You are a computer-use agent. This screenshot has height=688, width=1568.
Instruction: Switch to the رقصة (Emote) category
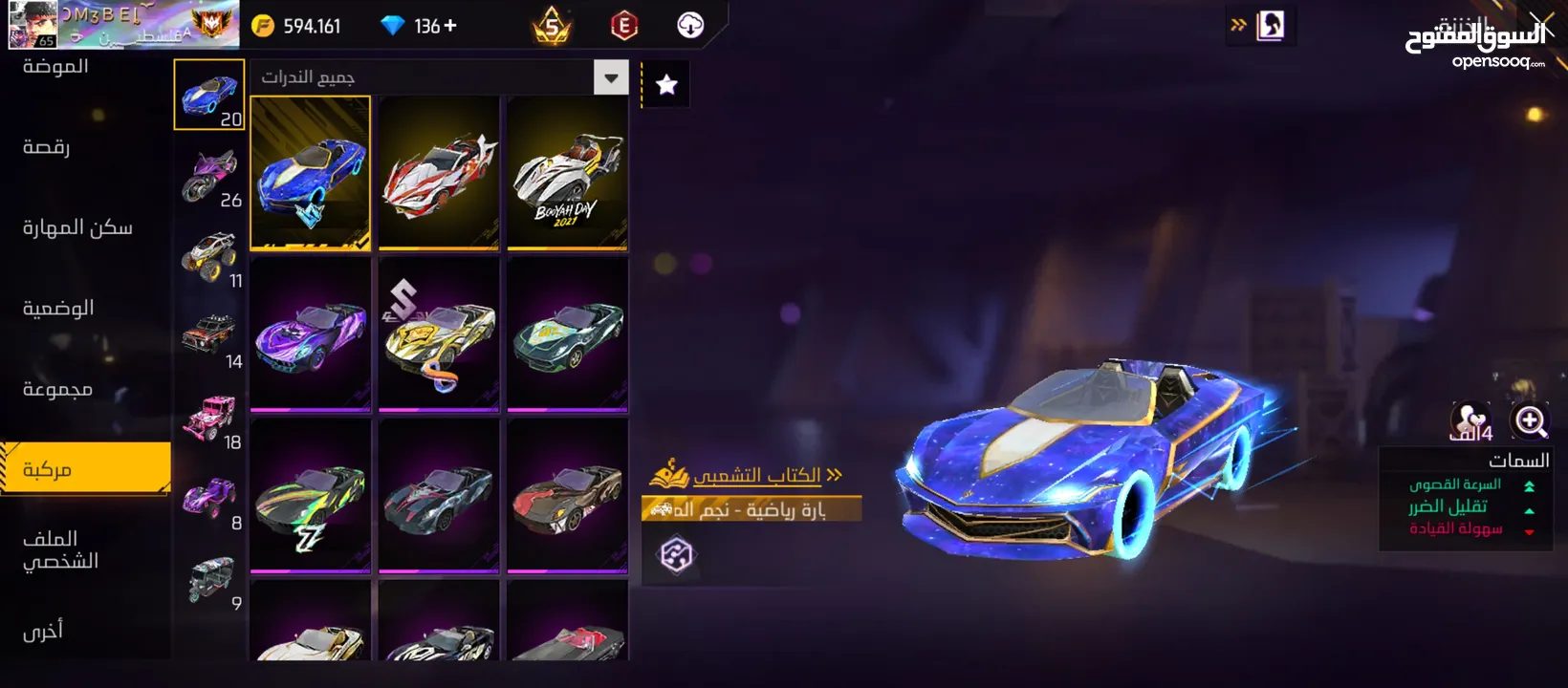(x=46, y=147)
